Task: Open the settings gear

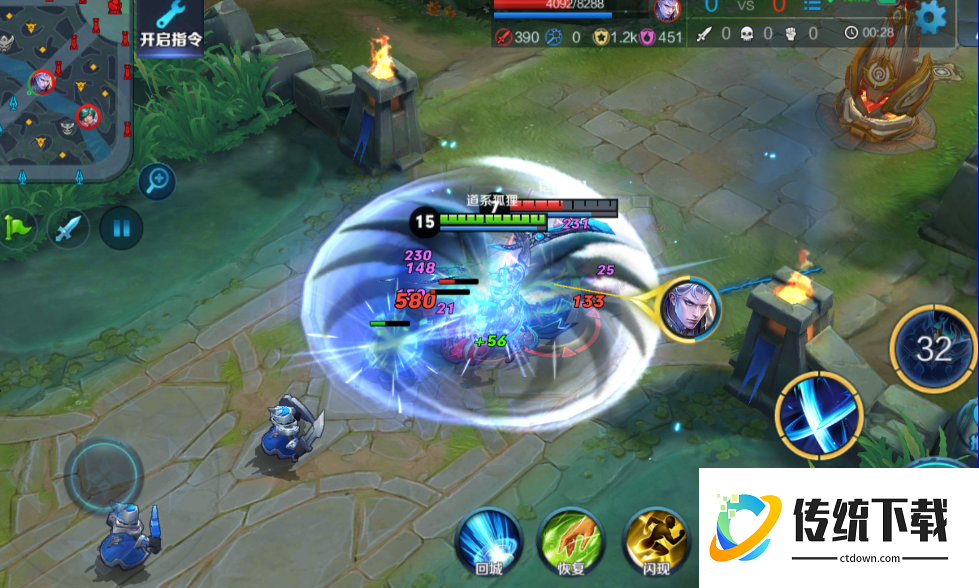Action: point(931,15)
